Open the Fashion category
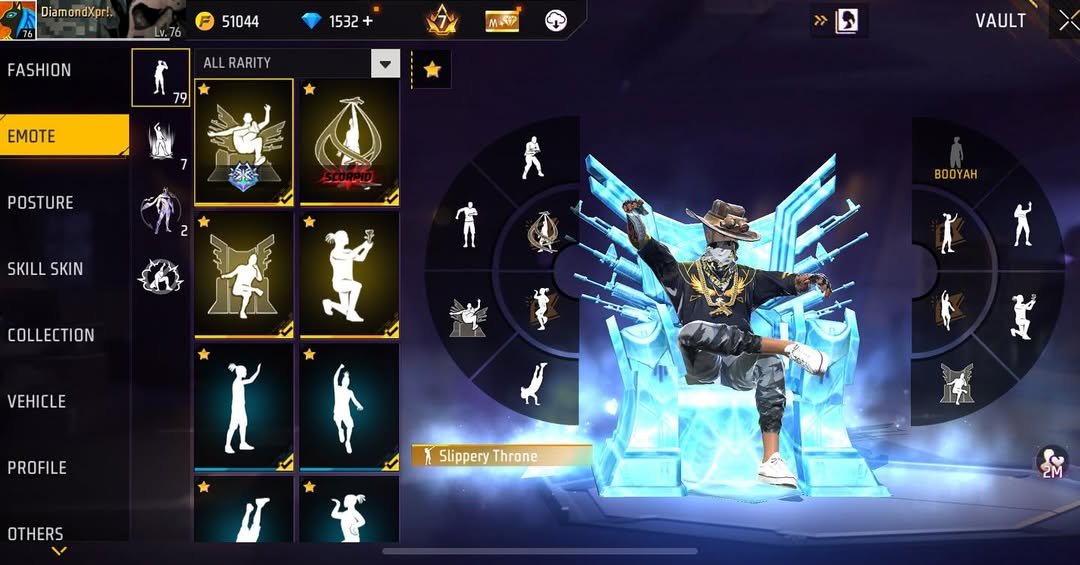This screenshot has height=565, width=1080. click(40, 70)
